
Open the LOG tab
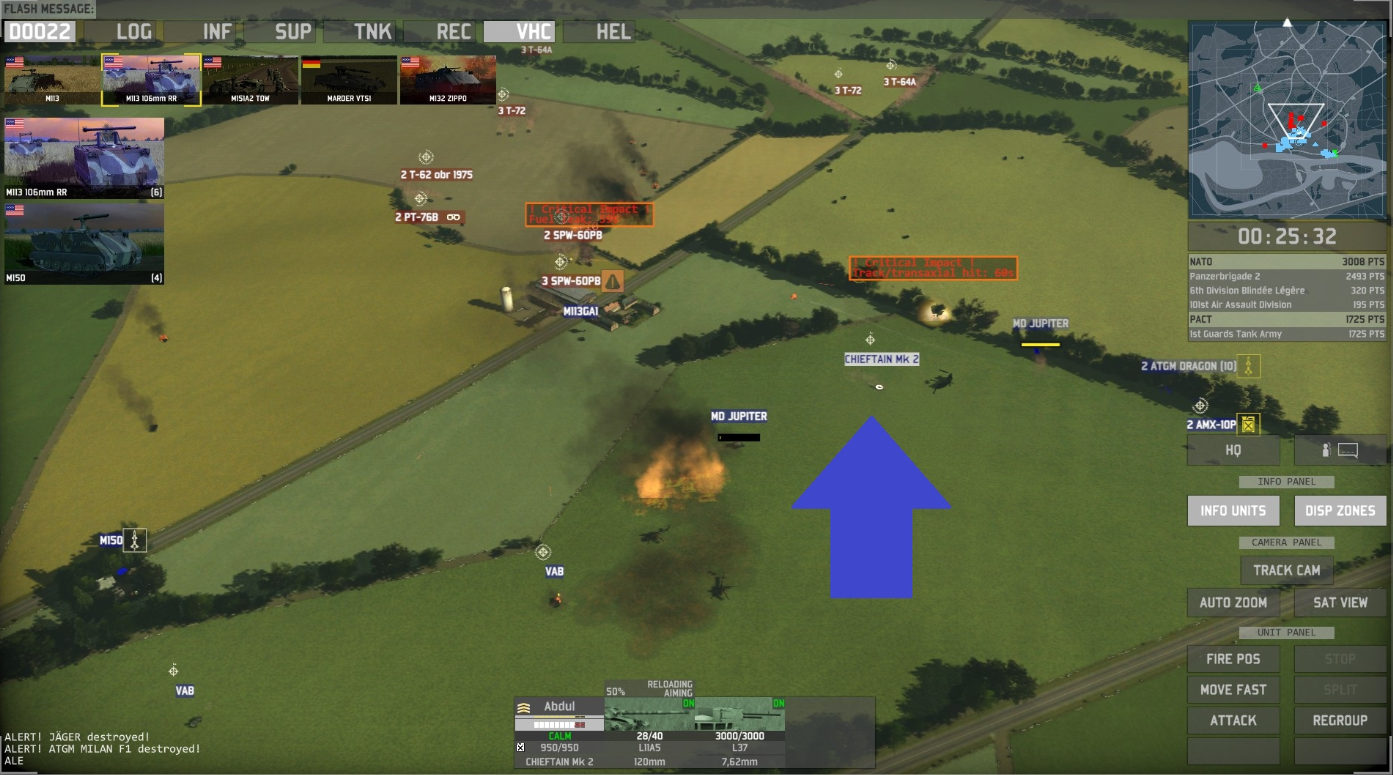133,31
